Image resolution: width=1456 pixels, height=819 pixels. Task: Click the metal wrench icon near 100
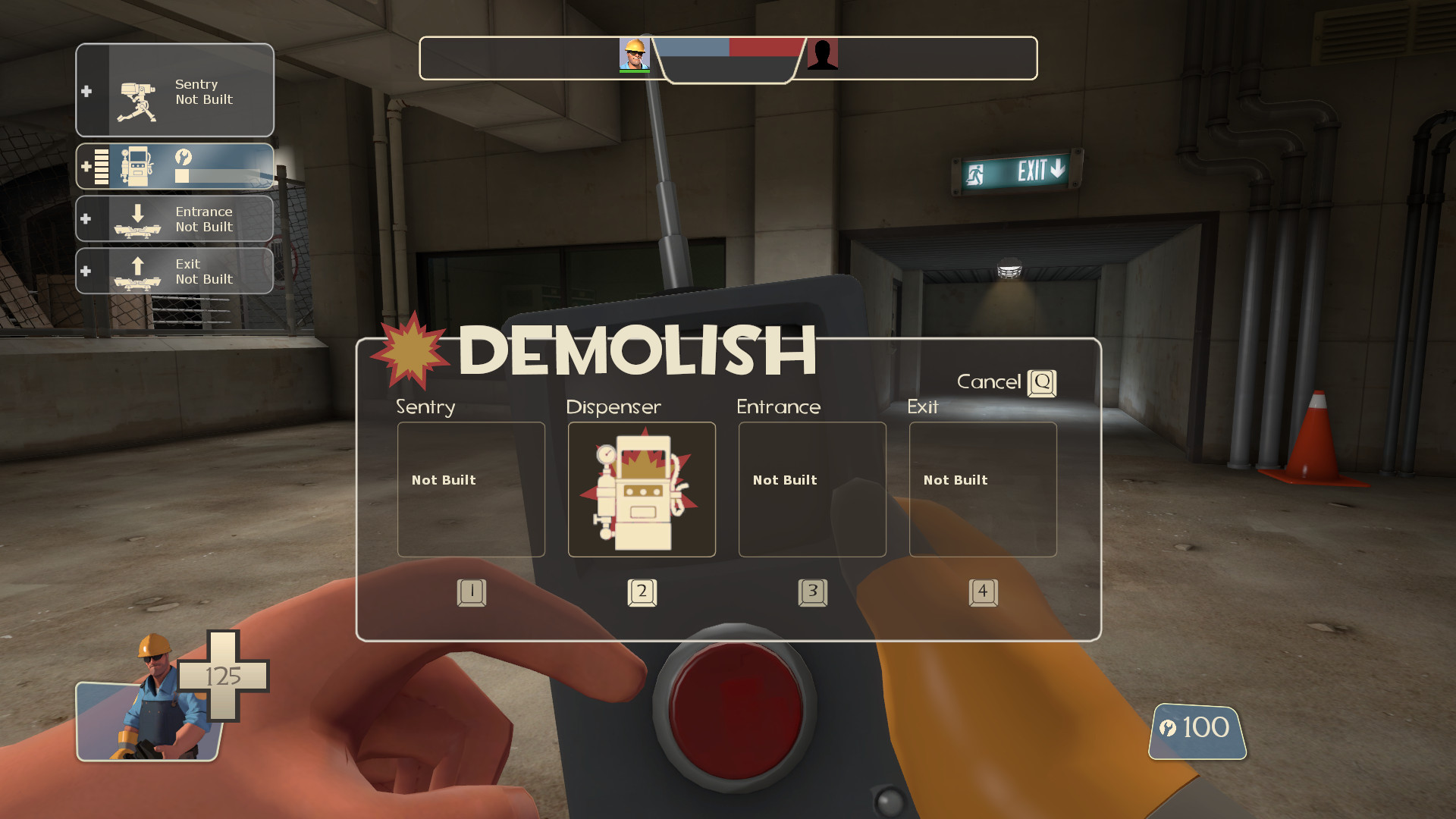[1169, 727]
